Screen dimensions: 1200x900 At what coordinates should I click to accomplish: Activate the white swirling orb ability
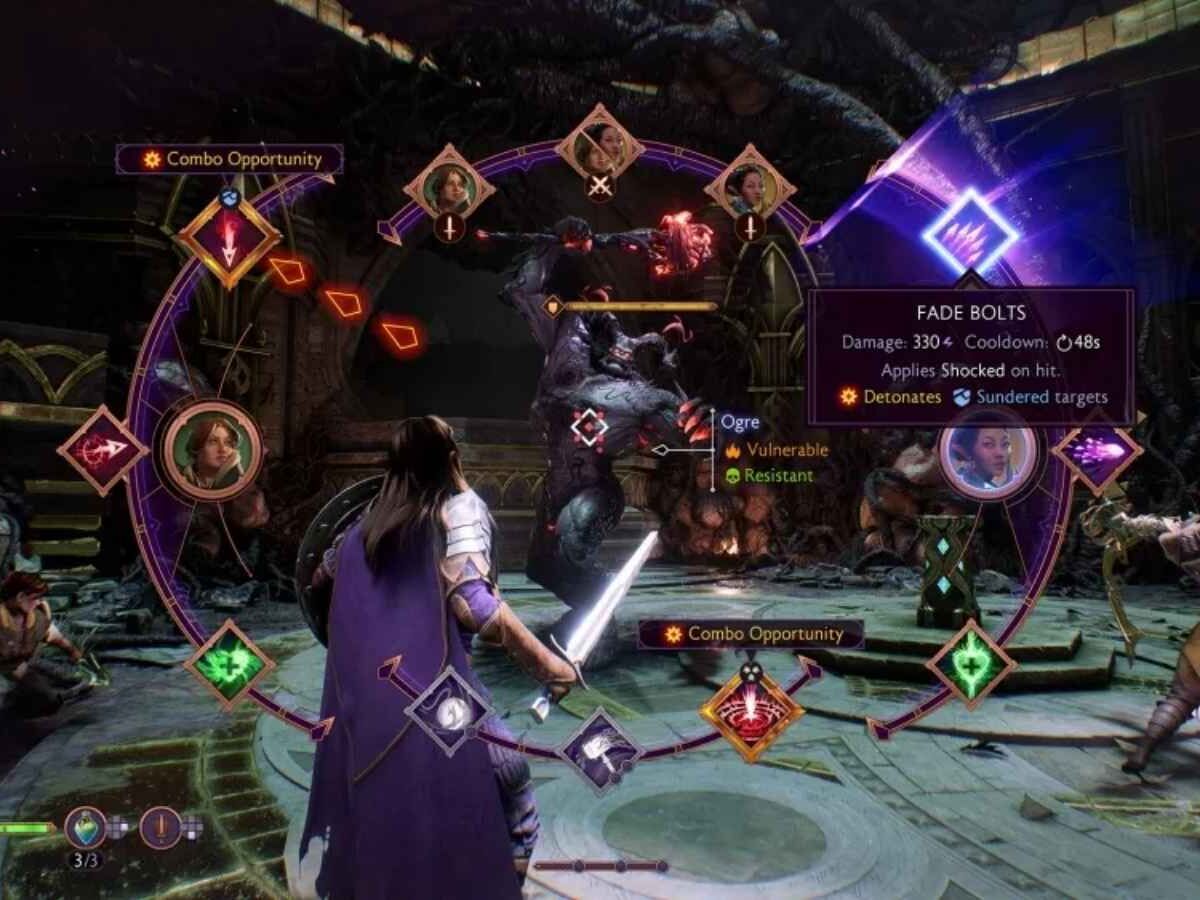click(x=450, y=711)
